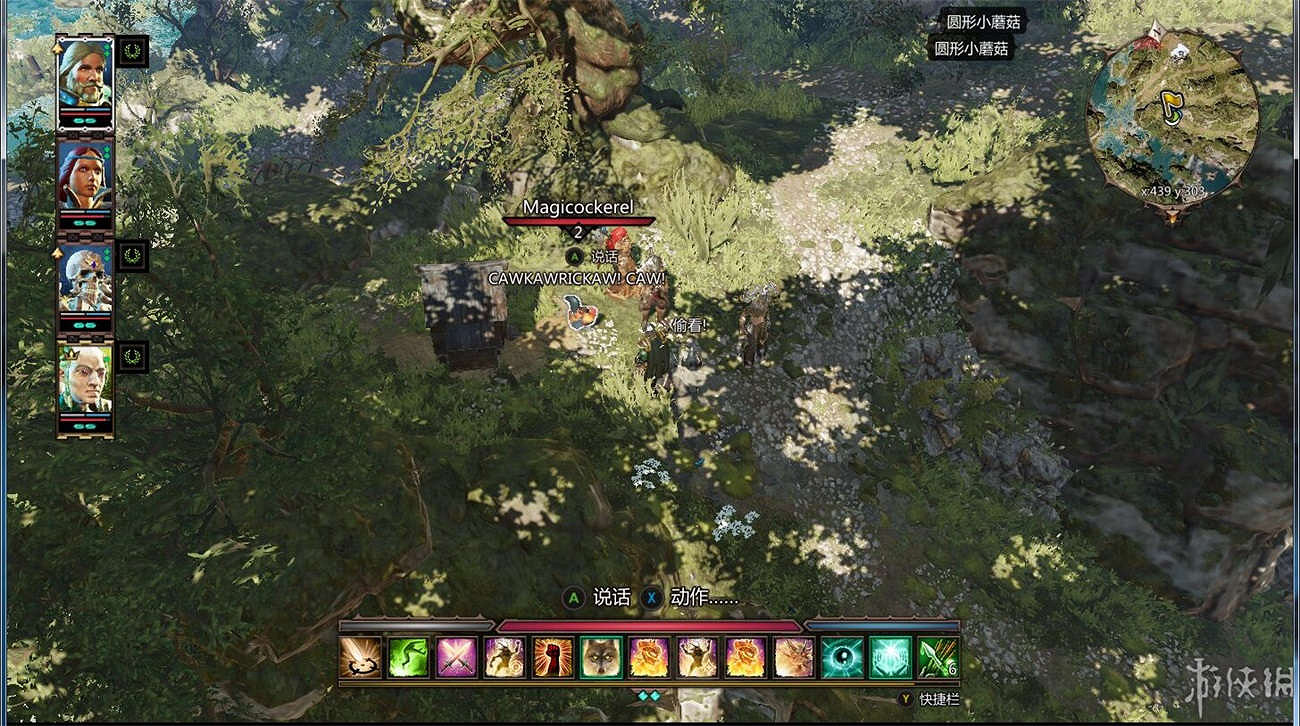The width and height of the screenshot is (1300, 726).
Task: Select the glowing teal shield skill icon
Action: tap(888, 658)
